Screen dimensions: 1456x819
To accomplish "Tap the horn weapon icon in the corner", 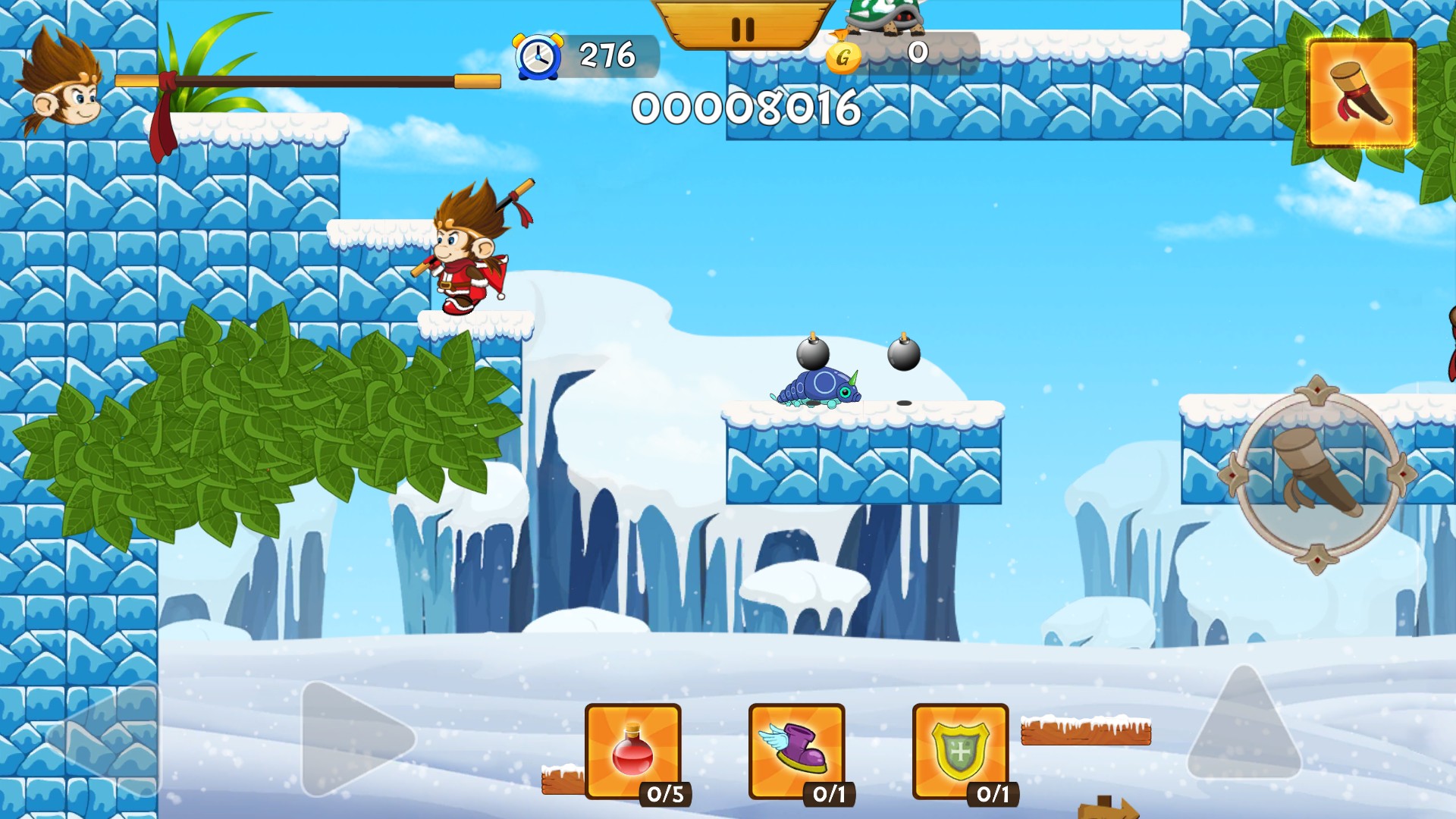I will coord(1361,93).
